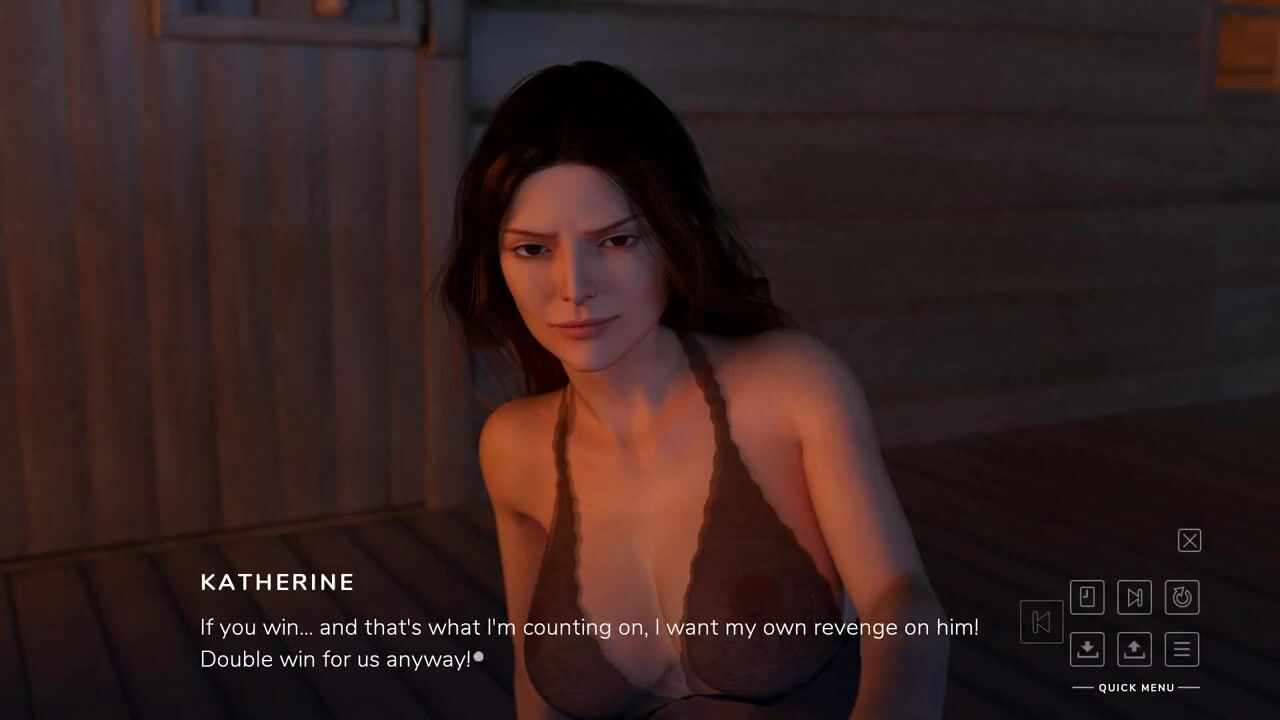Click the upload-arrow load icon
The image size is (1280, 720).
(1134, 649)
